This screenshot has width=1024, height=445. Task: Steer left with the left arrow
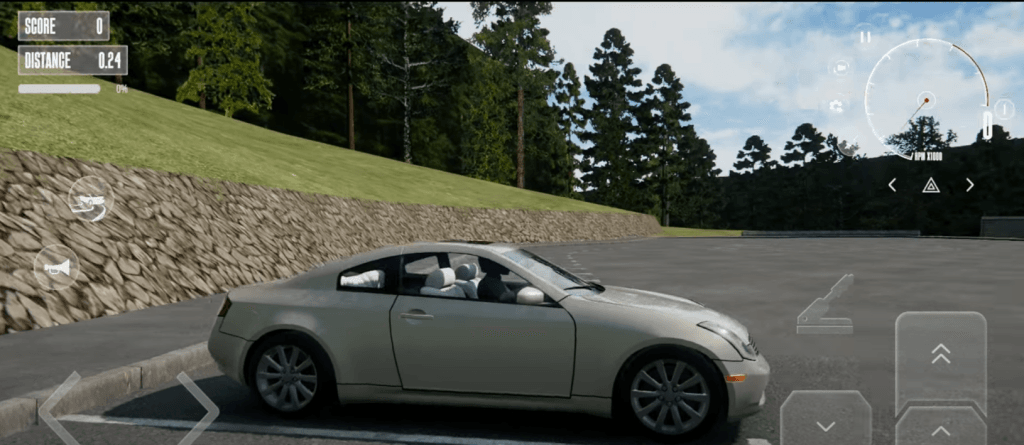point(60,408)
